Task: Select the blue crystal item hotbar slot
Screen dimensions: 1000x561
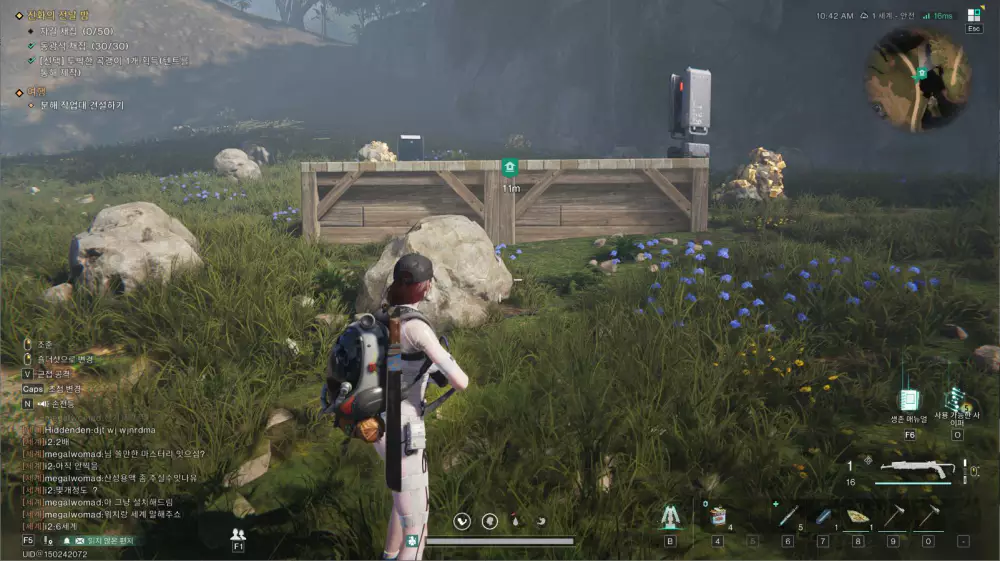Action: pyautogui.click(x=822, y=517)
